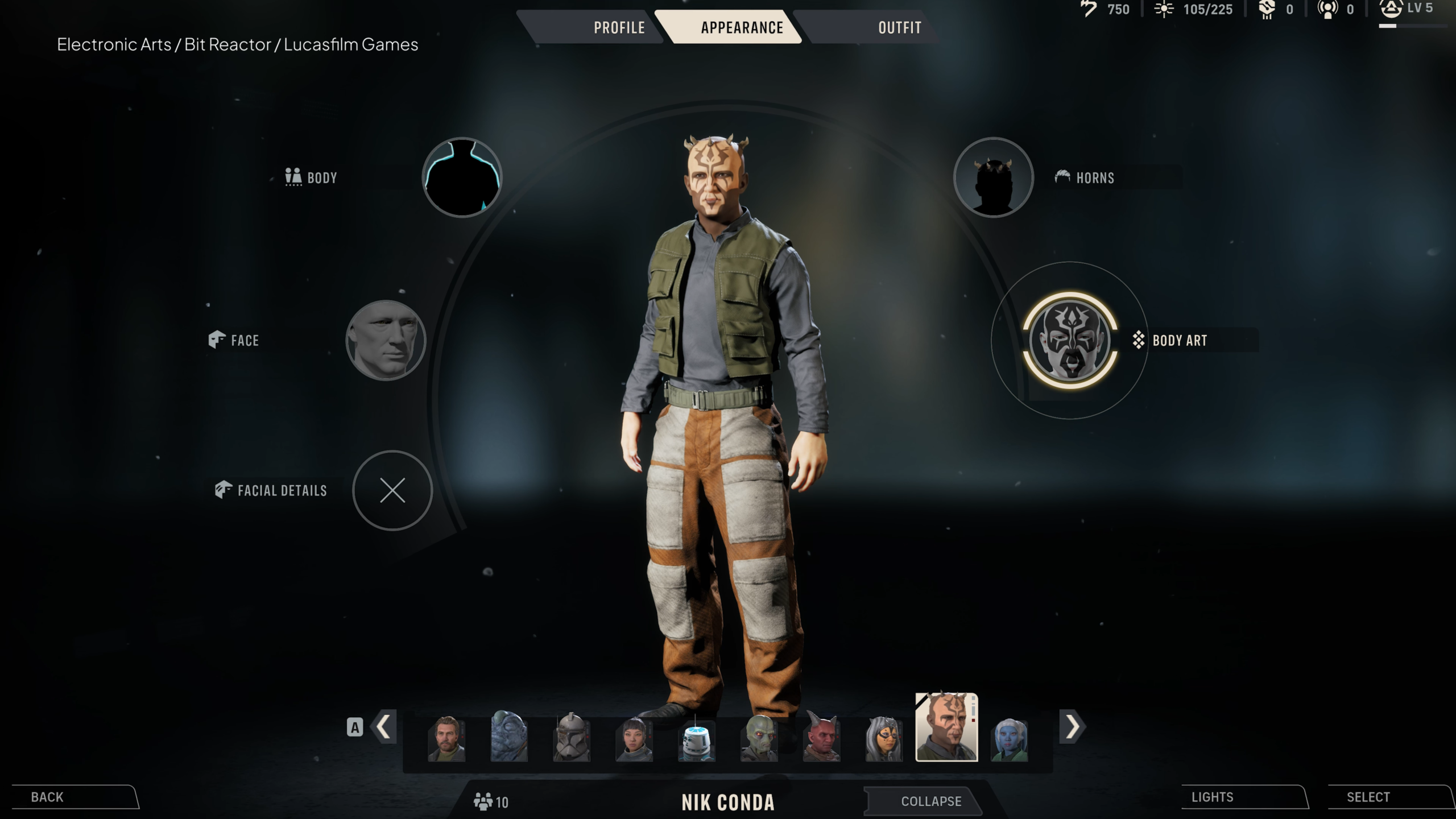Viewport: 1456px width, 819px height.
Task: Open the Facial Details category
Action: 391,491
